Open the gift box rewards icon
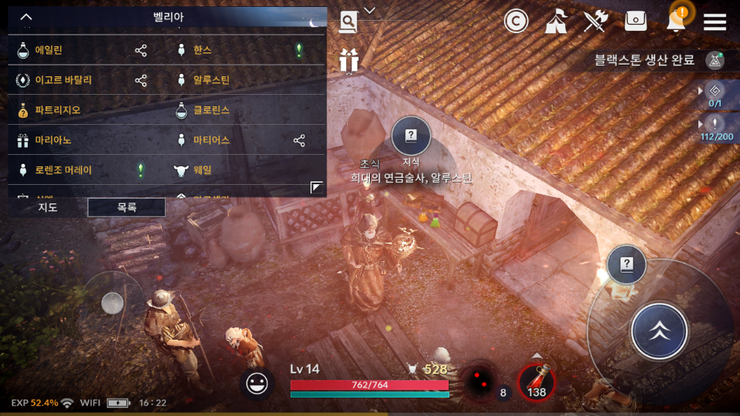The height and width of the screenshot is (416, 740). point(348,61)
